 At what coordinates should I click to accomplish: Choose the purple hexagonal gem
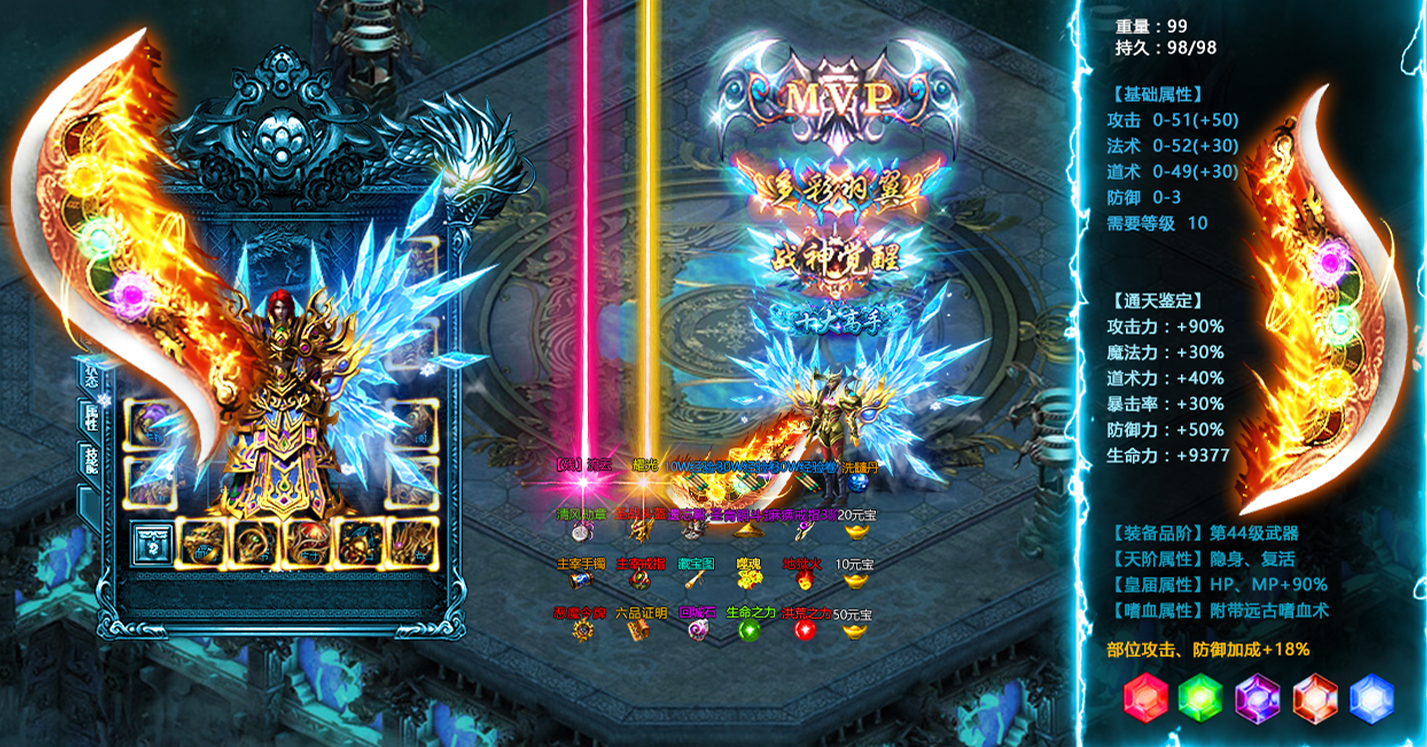[1258, 698]
